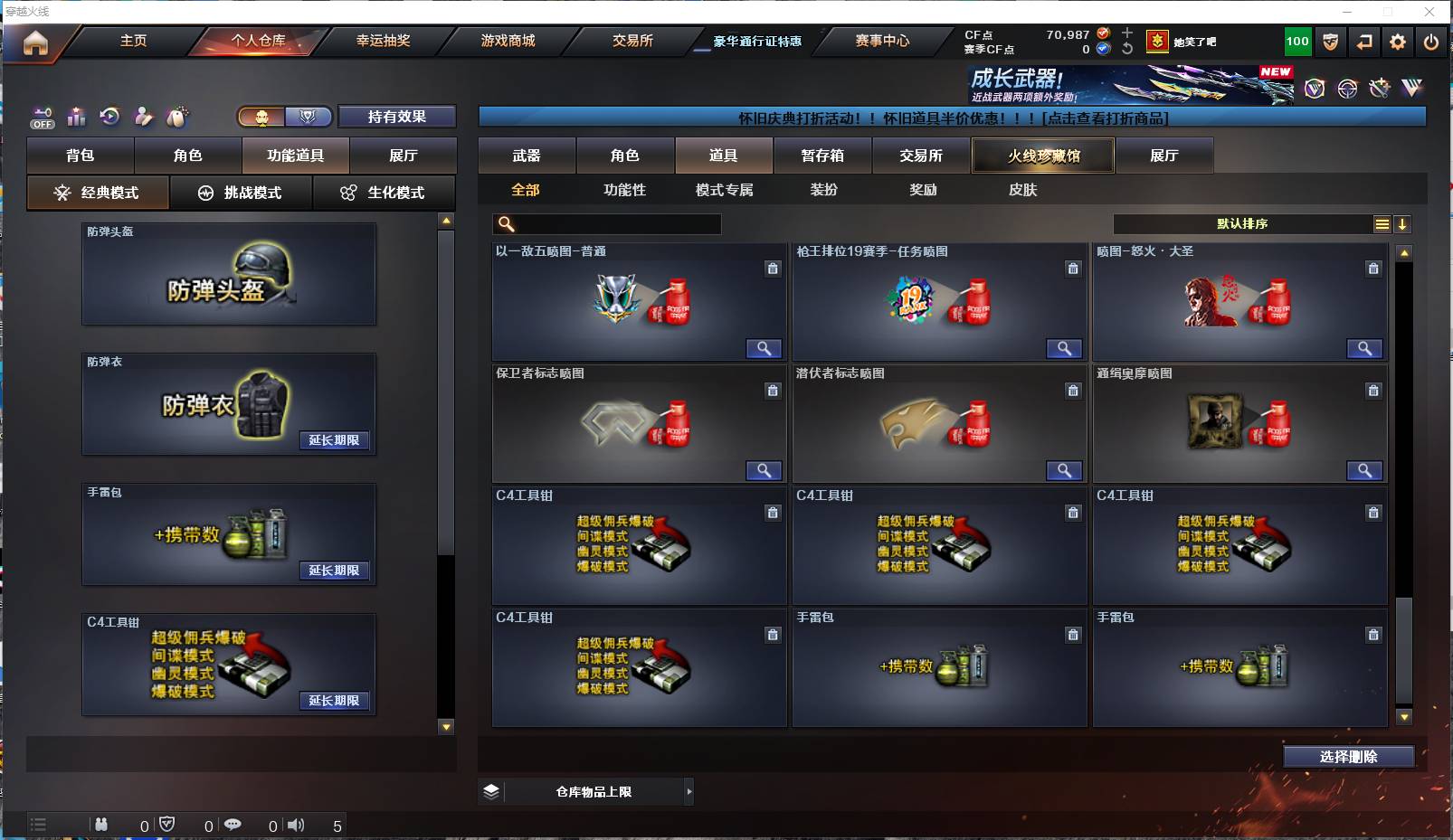The height and width of the screenshot is (840, 1453).
Task: Click the power/exit icon at top right
Action: coord(1431,42)
